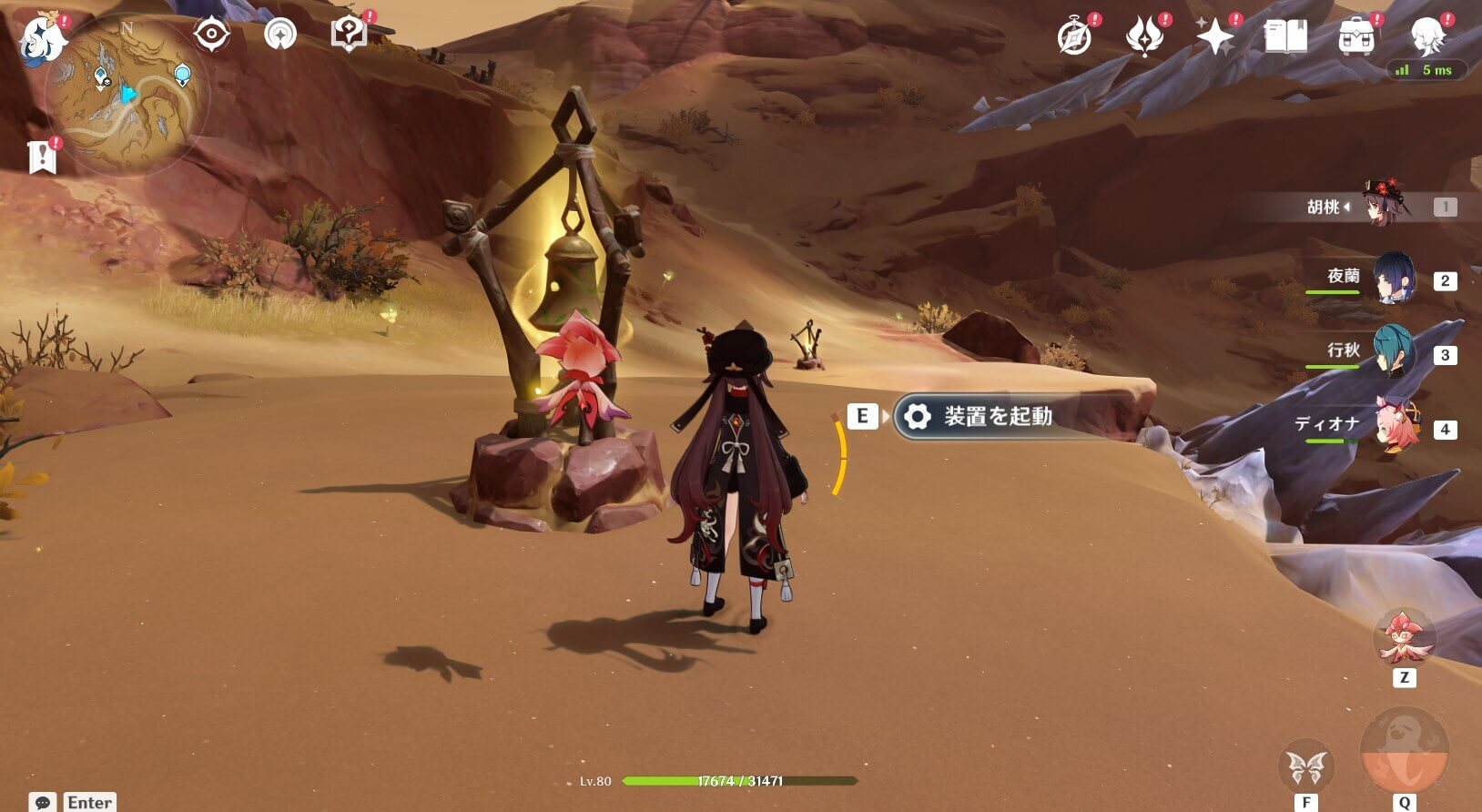Open the character profile icon
Image resolution: width=1482 pixels, height=812 pixels.
point(1426,36)
